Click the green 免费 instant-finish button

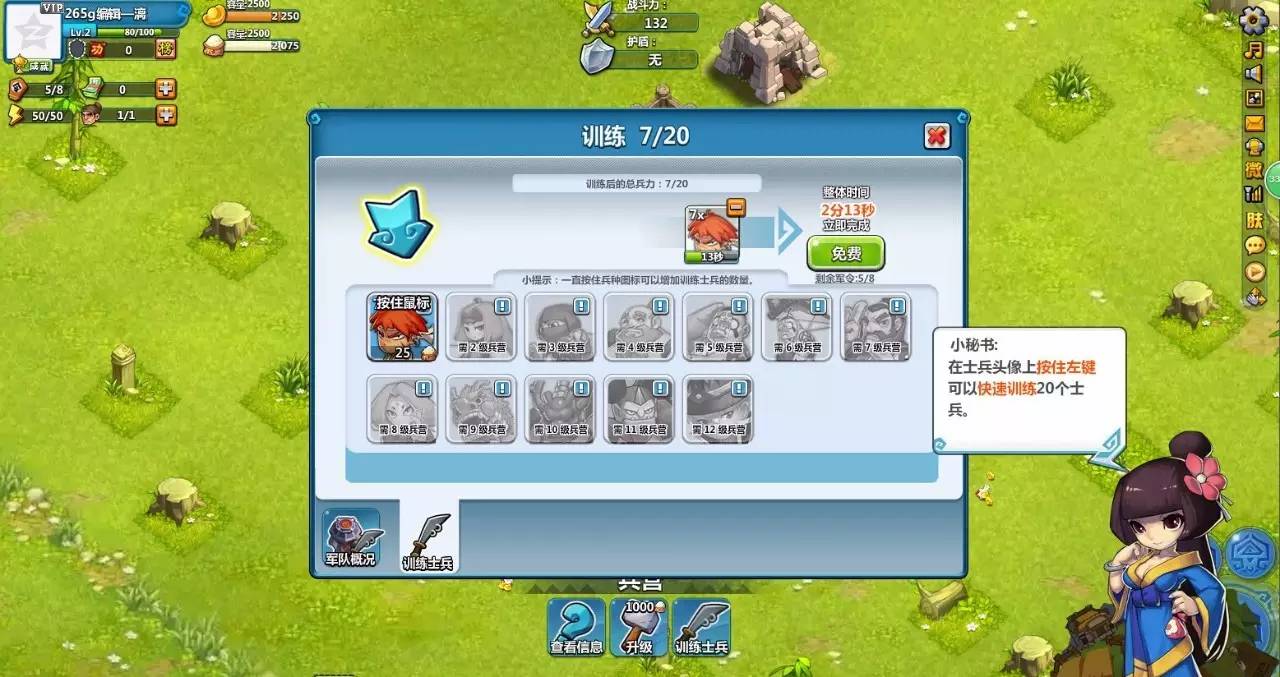846,254
